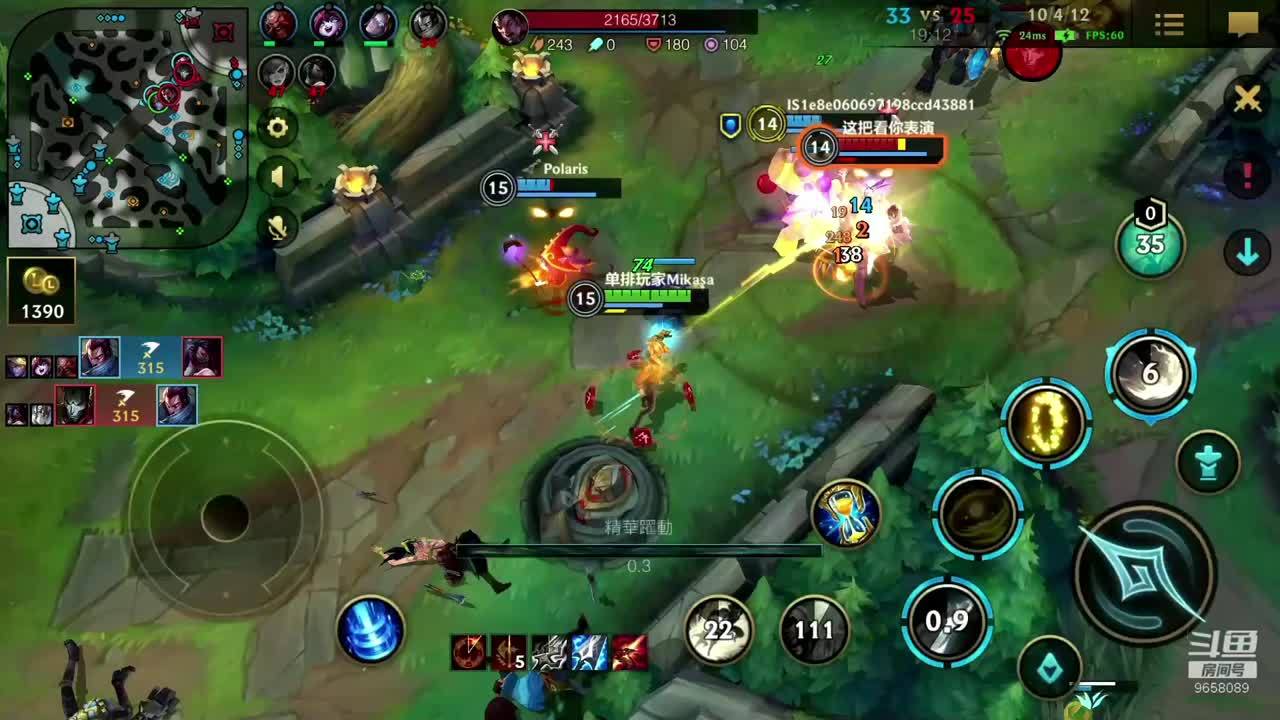Send the blue down-arrow ping

1247,253
